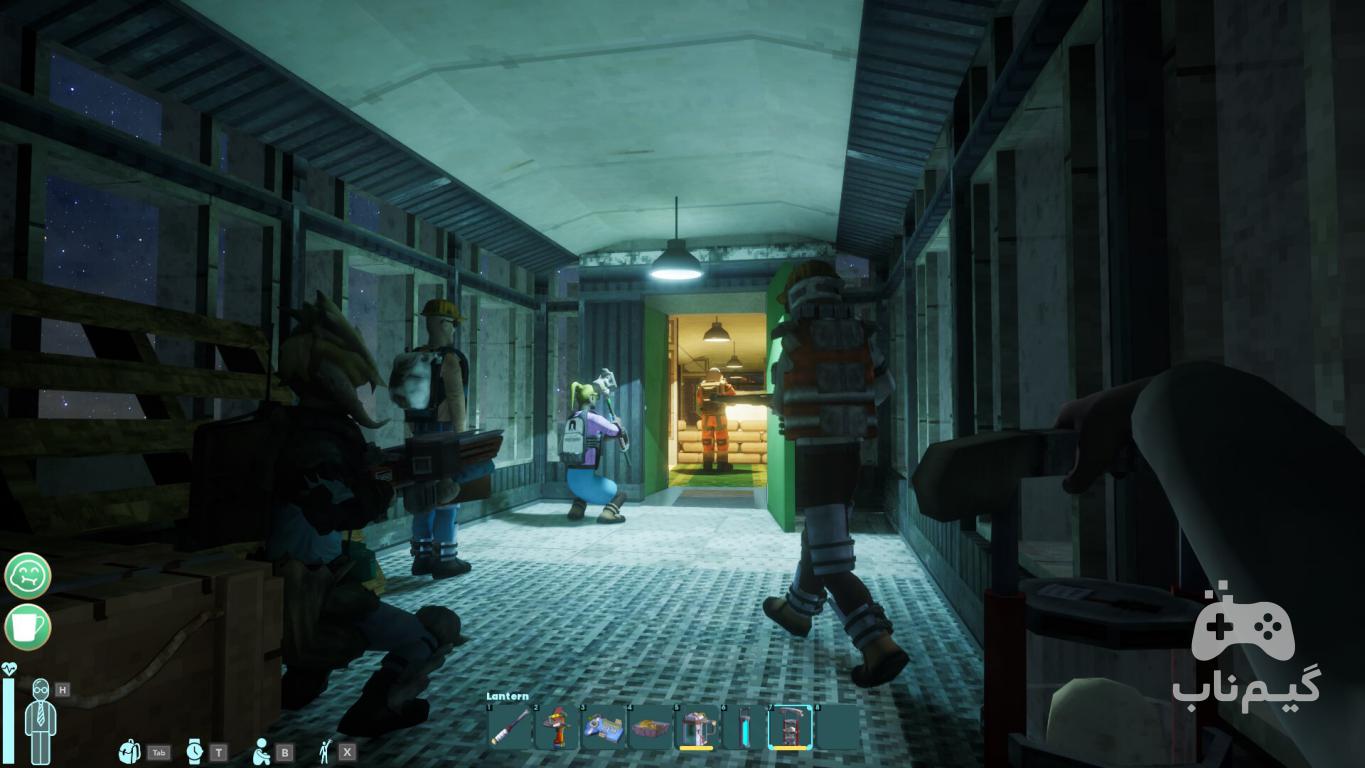
Task: Click the green cup thirst status icon
Action: pos(27,627)
